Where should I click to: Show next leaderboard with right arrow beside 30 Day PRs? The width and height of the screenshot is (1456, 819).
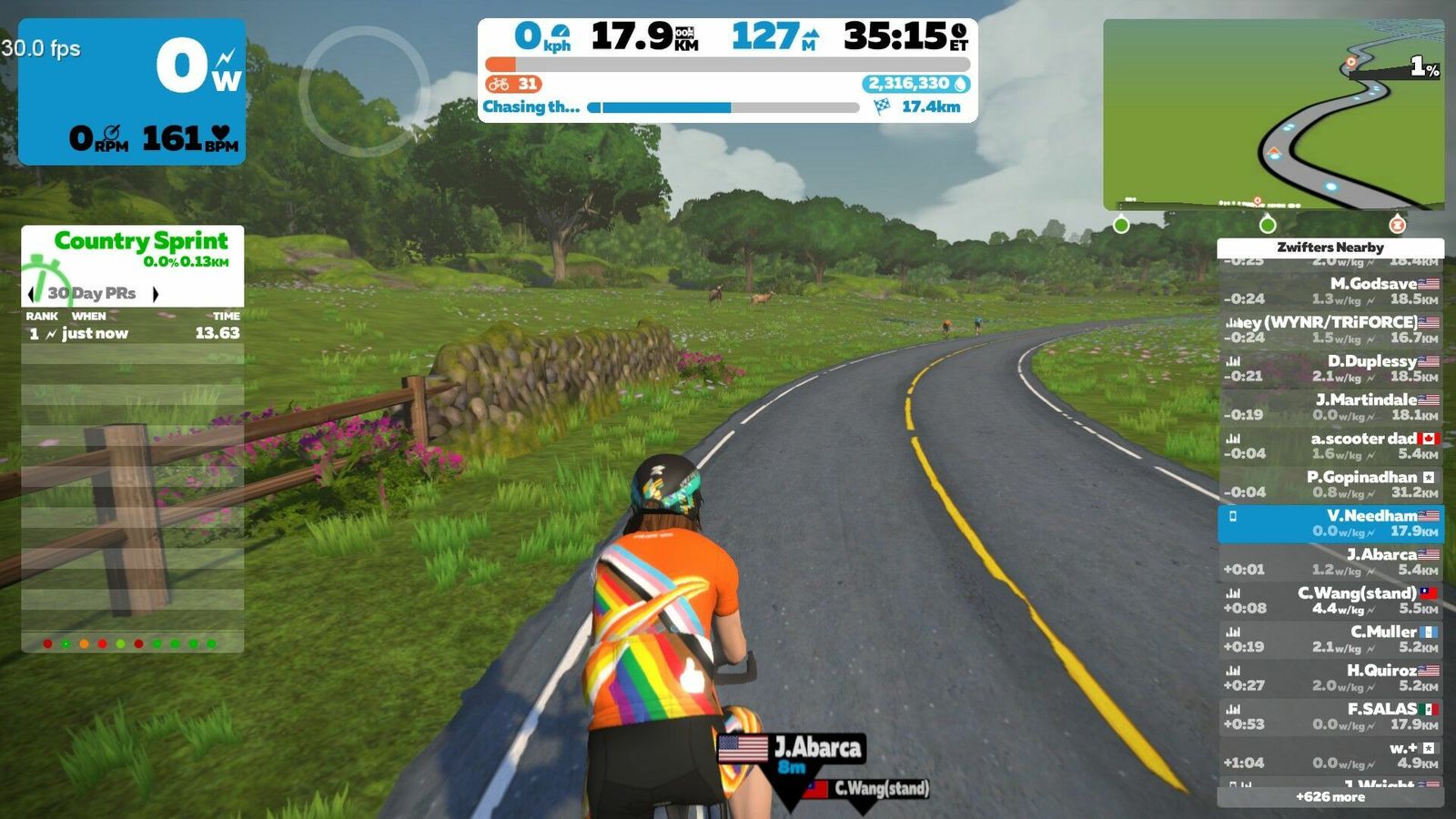point(156,293)
